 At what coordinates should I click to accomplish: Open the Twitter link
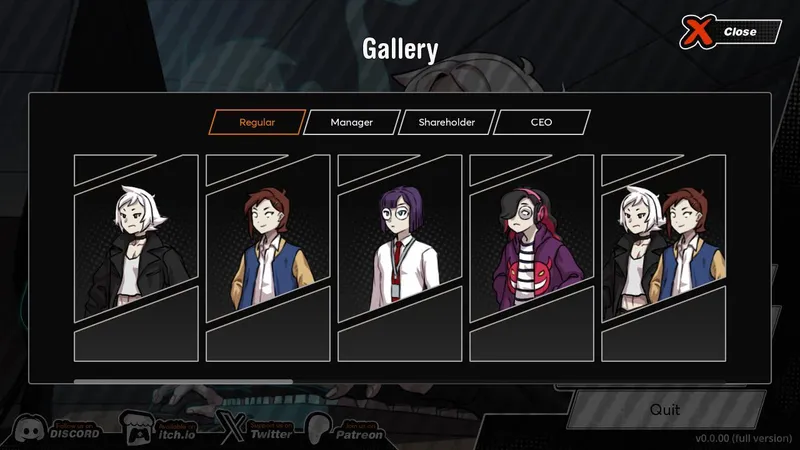click(258, 430)
